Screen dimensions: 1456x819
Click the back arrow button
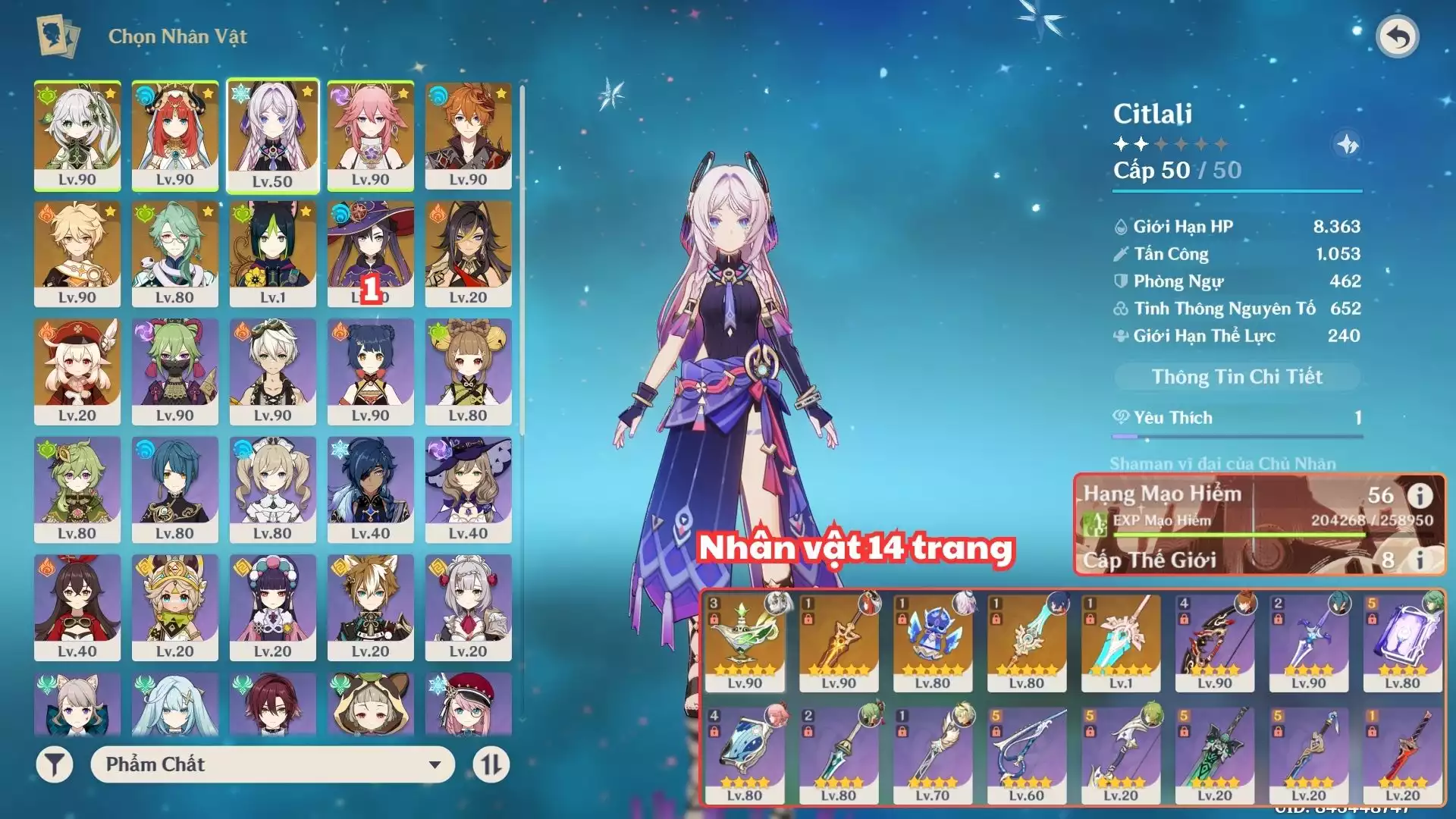coord(1398,36)
